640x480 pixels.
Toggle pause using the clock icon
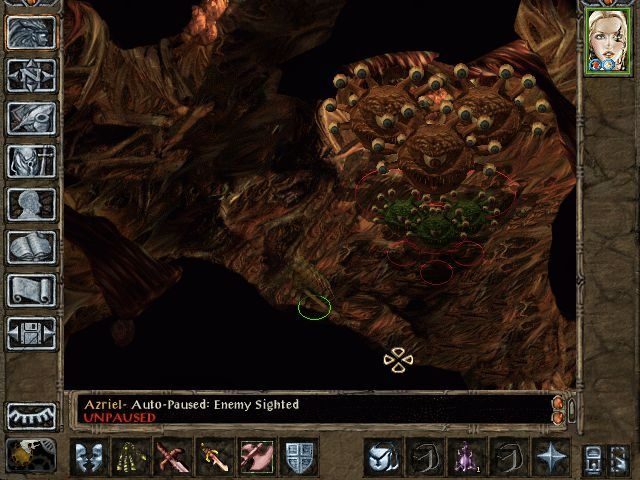(30, 456)
